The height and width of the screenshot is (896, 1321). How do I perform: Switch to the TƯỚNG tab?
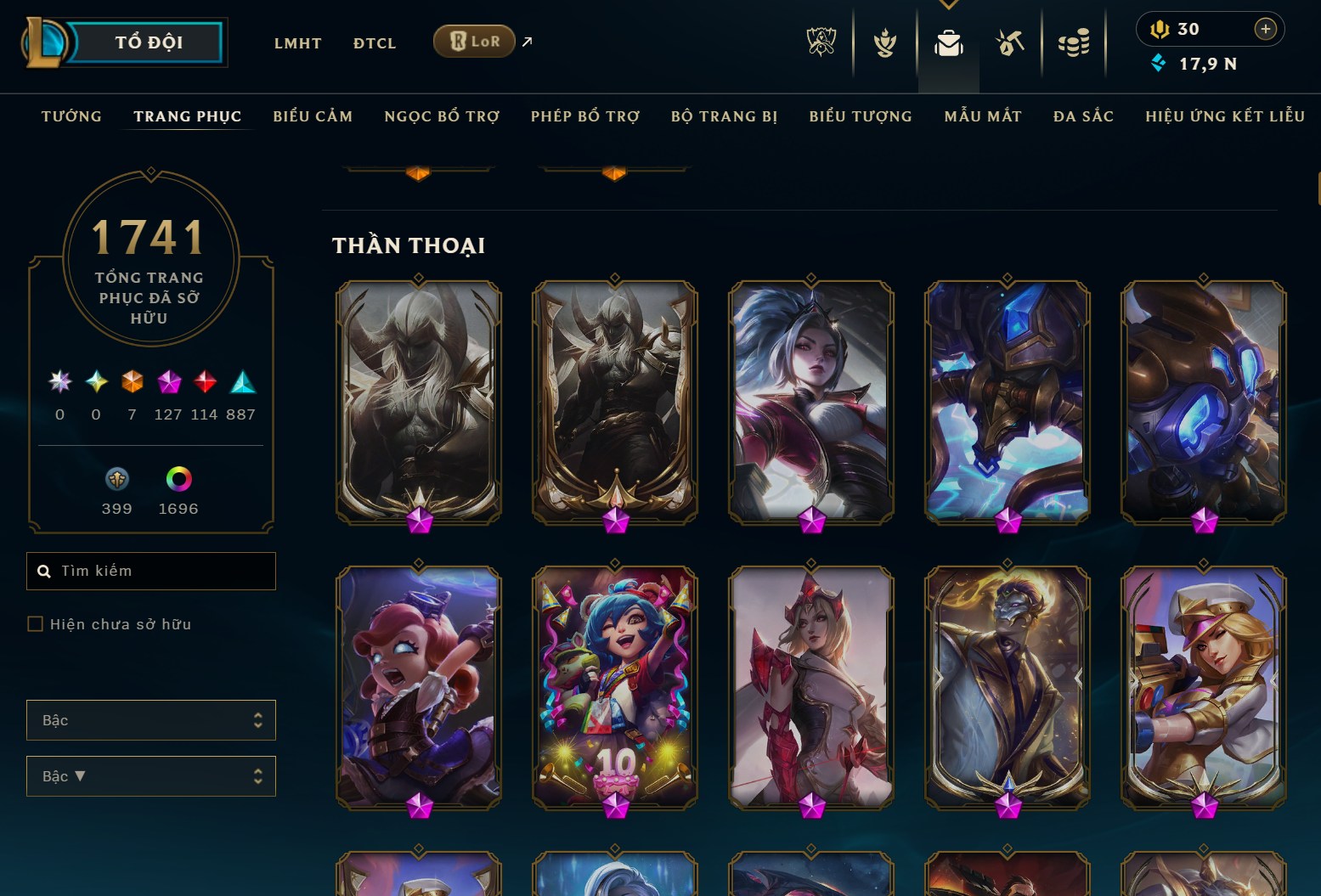click(x=71, y=116)
